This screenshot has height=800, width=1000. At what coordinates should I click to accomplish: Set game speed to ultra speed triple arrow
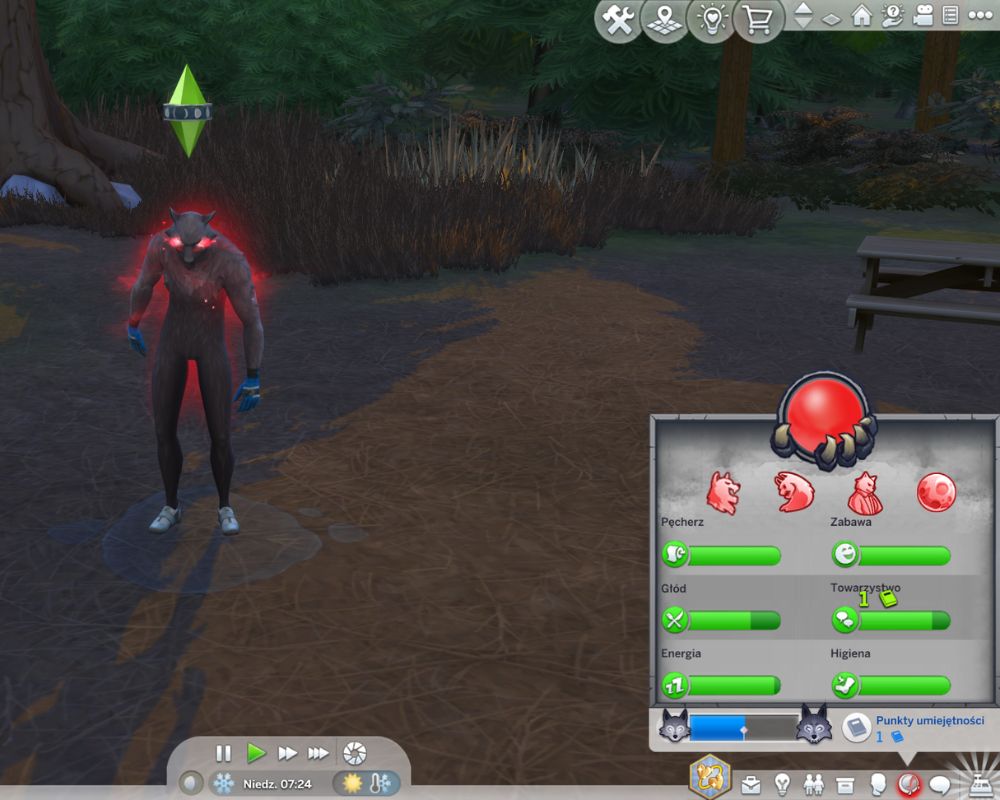point(319,753)
